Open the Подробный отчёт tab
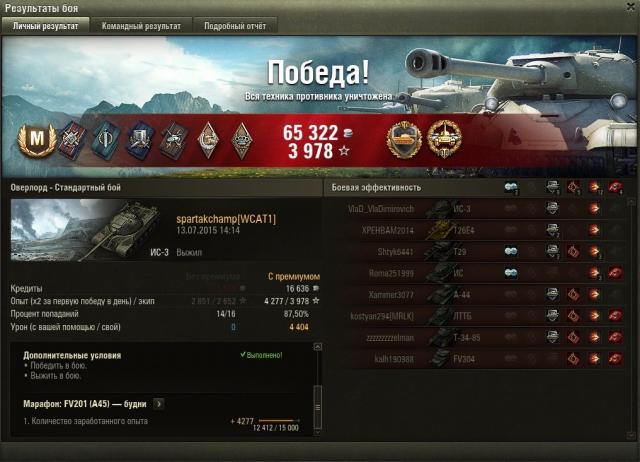Image resolution: width=640 pixels, height=462 pixels. (x=234, y=26)
